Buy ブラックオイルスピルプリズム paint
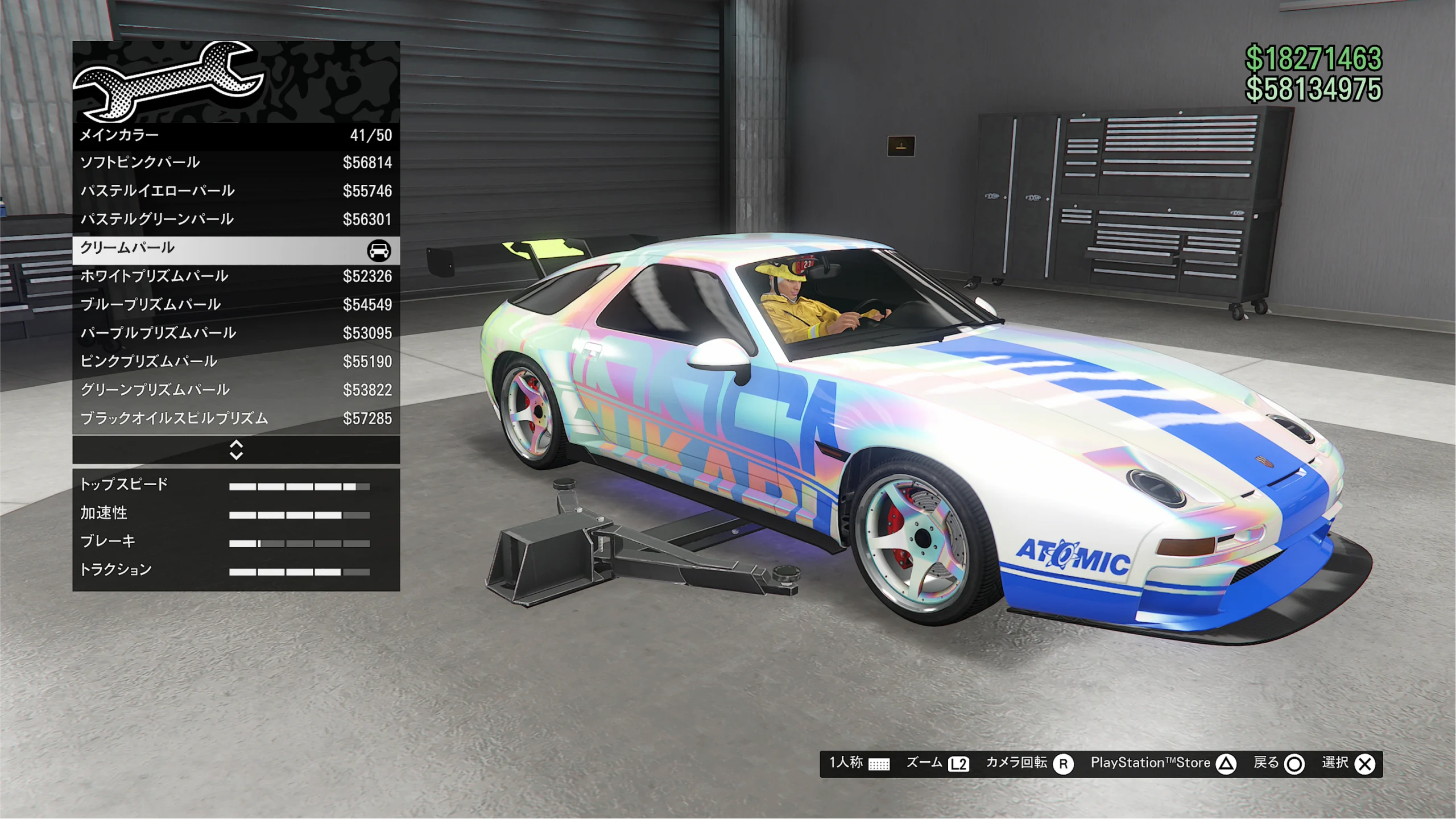 tap(236, 419)
